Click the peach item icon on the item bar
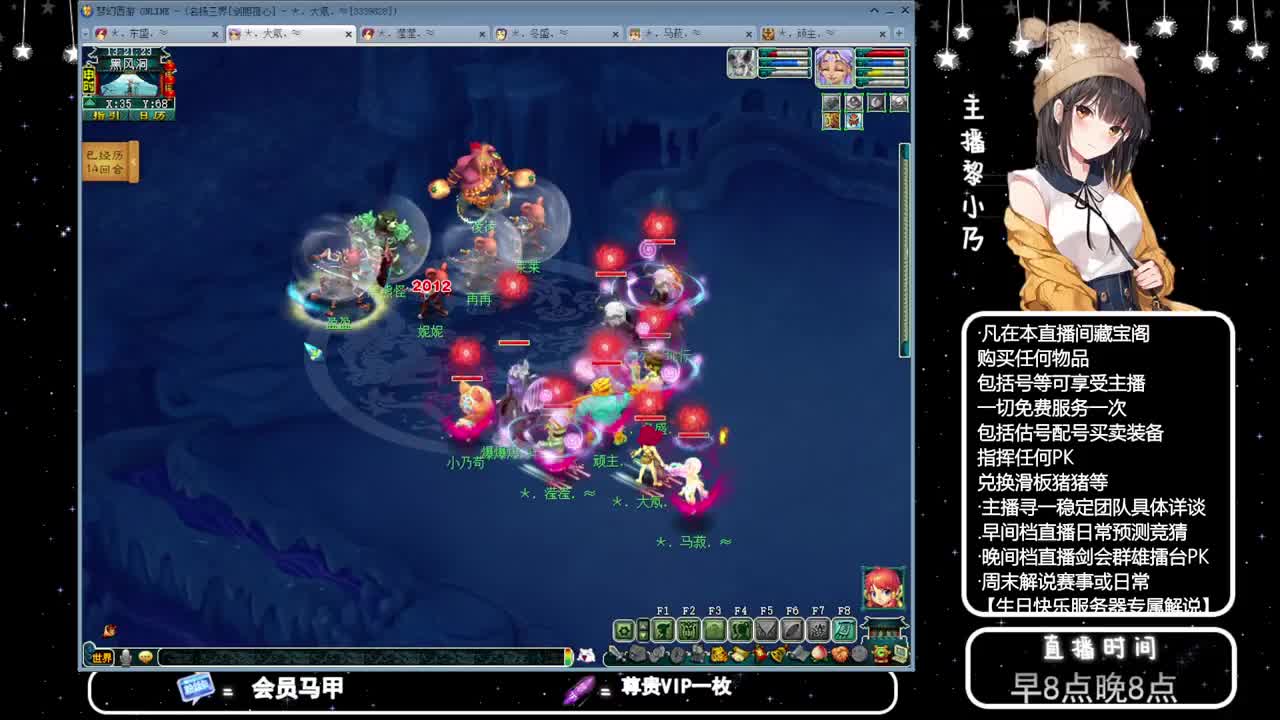Viewport: 1280px width, 720px height. pyautogui.click(x=819, y=655)
